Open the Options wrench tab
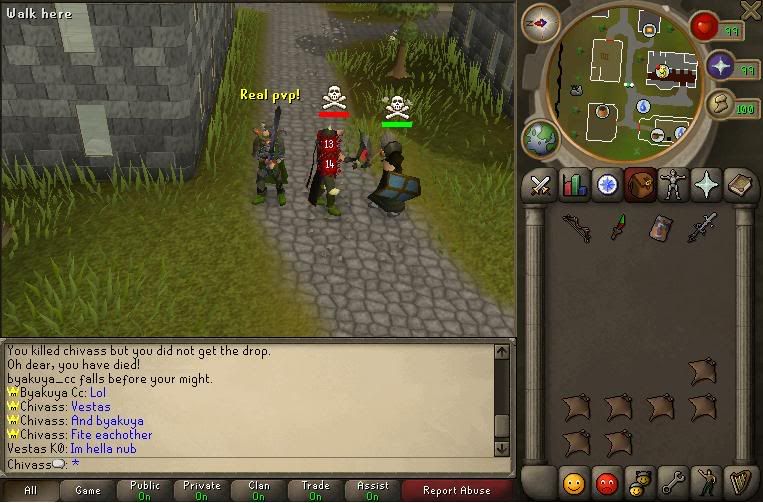Image resolution: width=763 pixels, height=503 pixels. [672, 482]
